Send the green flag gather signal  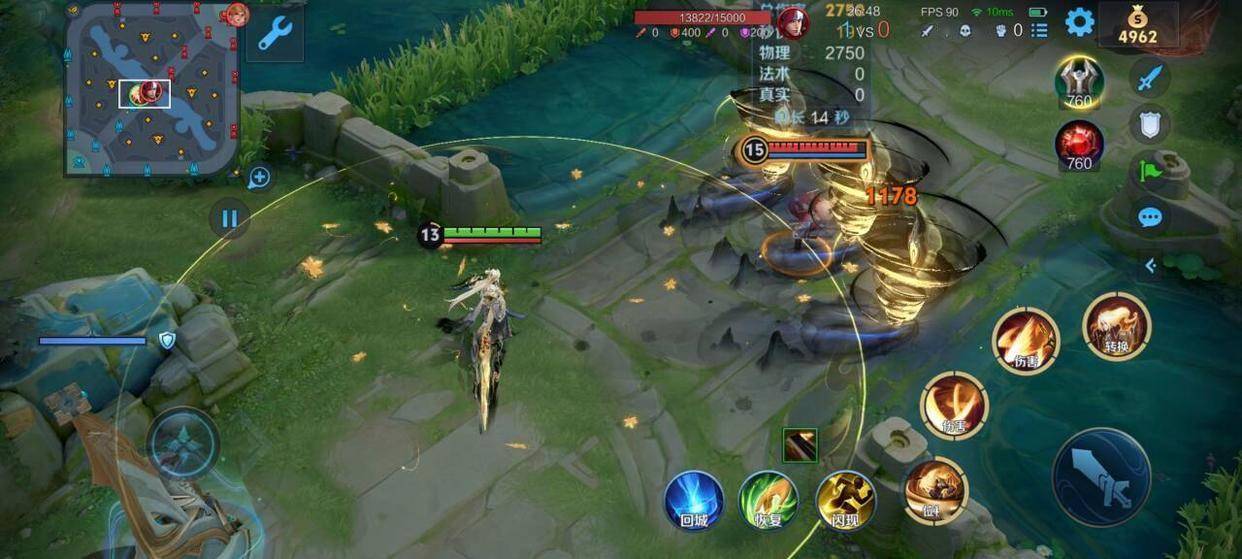[x=1148, y=171]
